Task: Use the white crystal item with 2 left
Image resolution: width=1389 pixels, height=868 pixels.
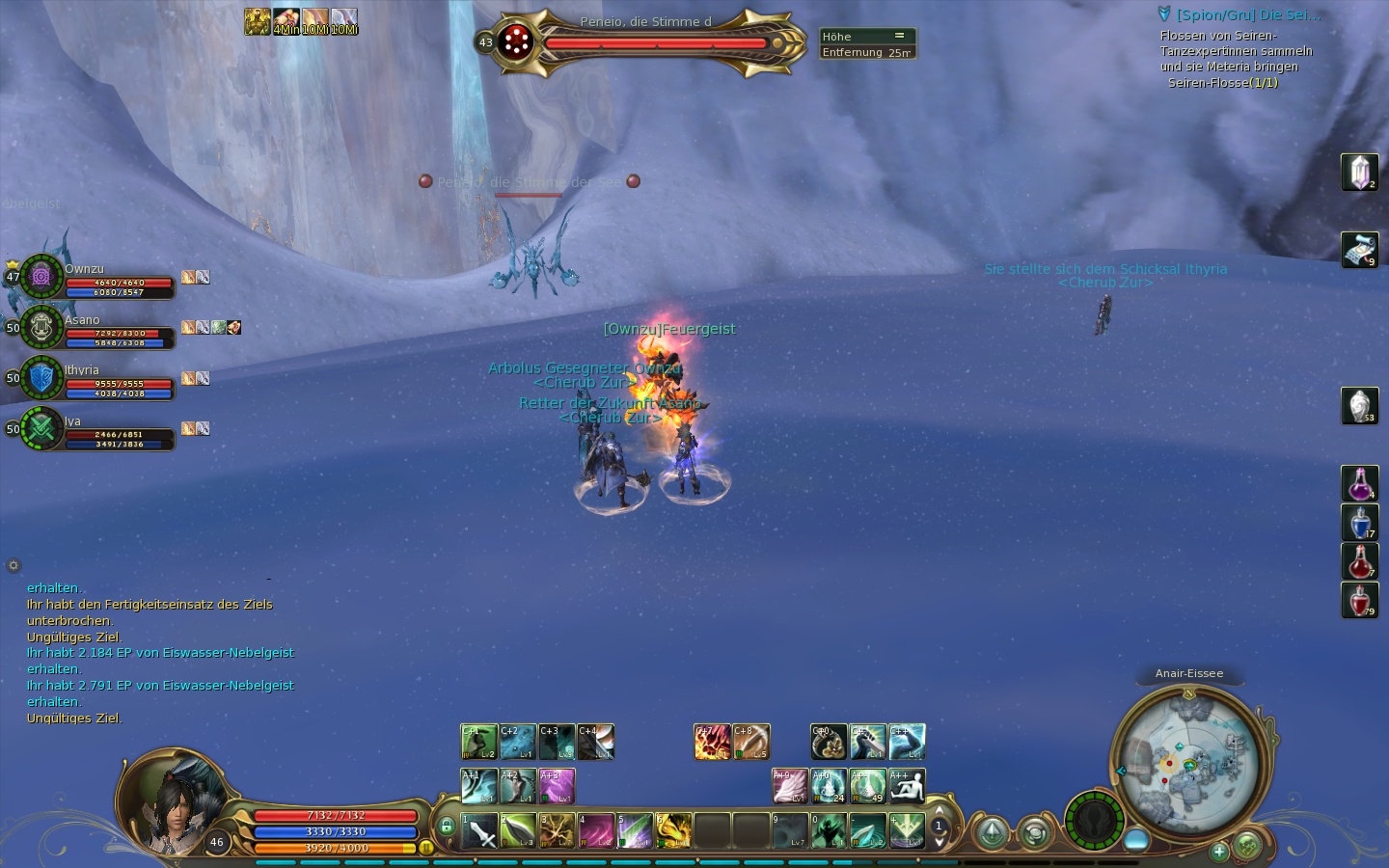Action: [x=1360, y=173]
